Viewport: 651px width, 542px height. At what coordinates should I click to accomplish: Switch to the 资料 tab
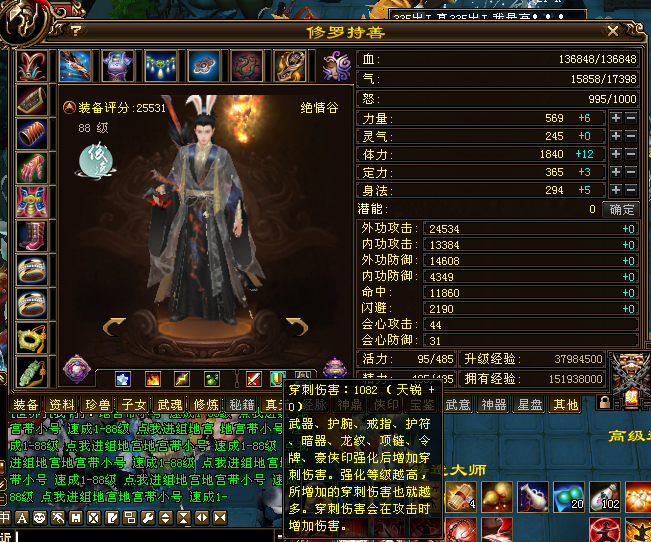click(62, 404)
